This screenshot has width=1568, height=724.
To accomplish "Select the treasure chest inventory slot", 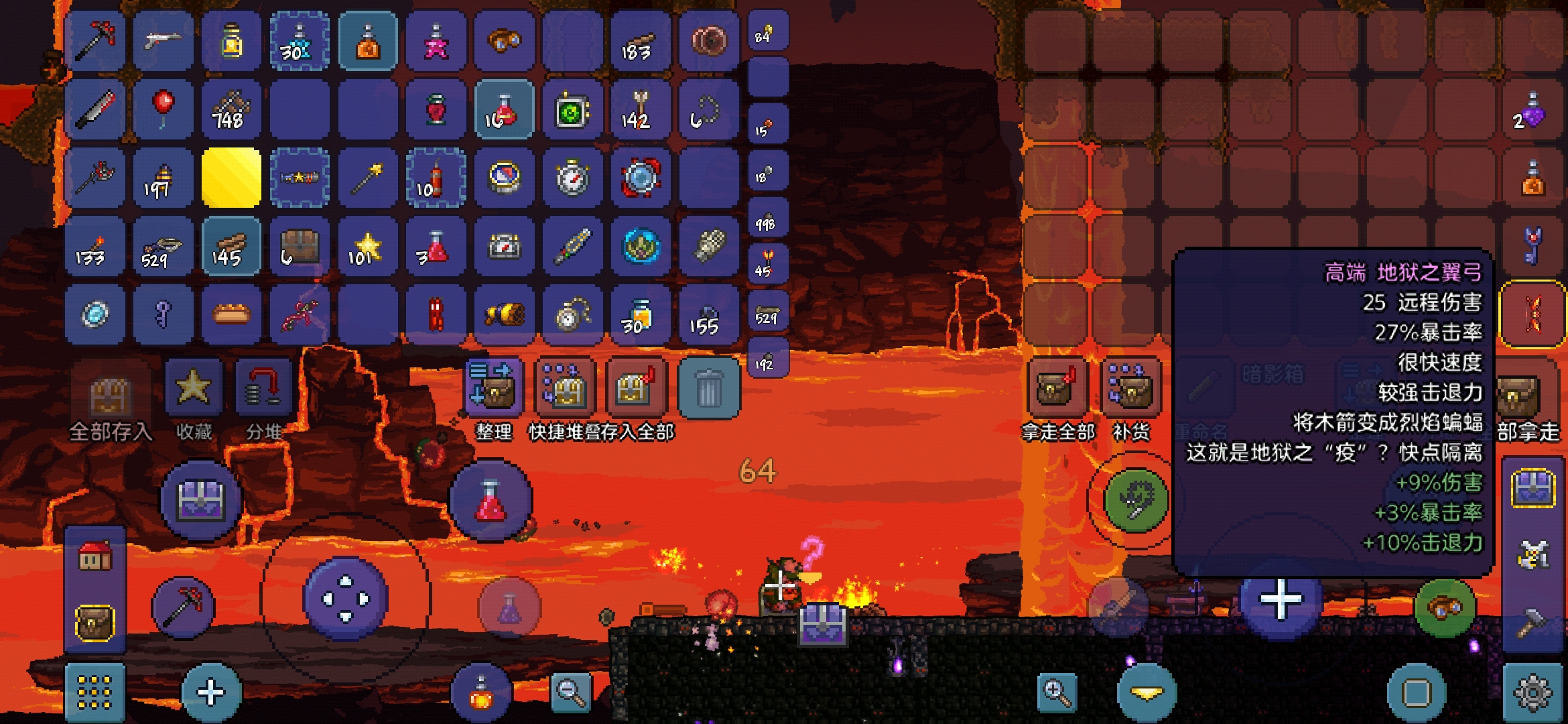I will [x=300, y=247].
